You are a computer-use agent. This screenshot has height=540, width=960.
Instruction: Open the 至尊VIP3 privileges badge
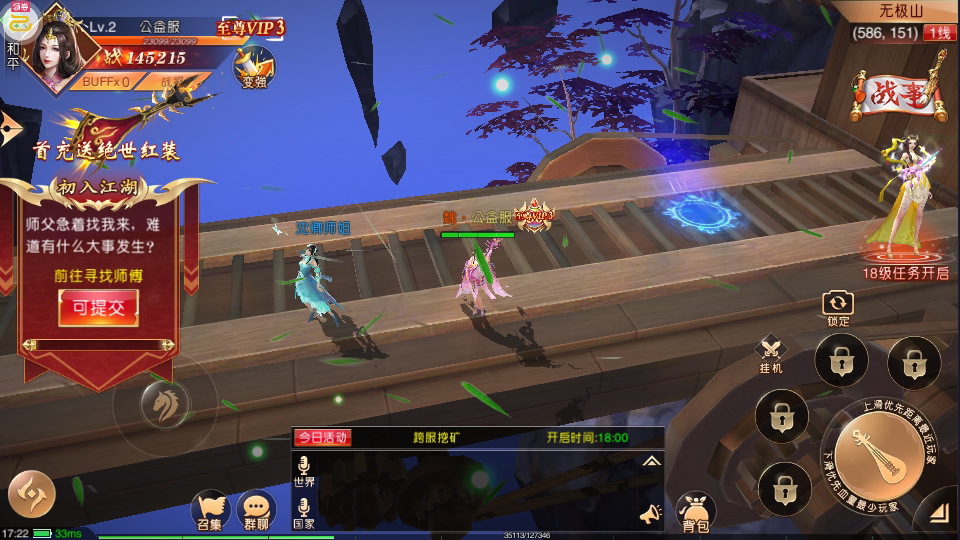(x=250, y=27)
